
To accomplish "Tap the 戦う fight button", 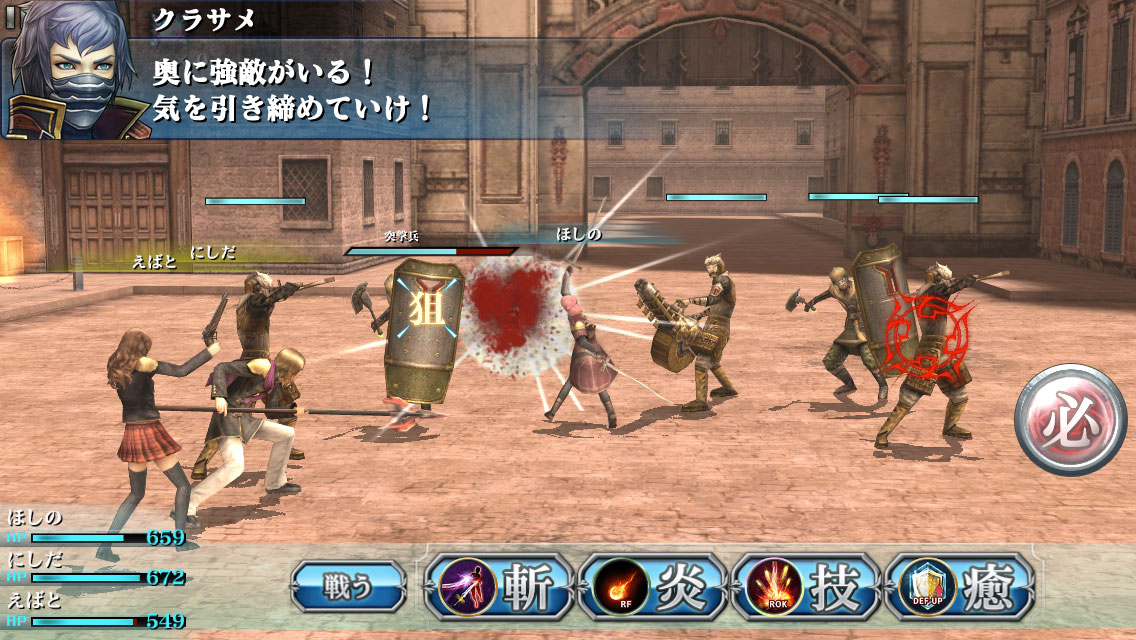I will tap(348, 586).
